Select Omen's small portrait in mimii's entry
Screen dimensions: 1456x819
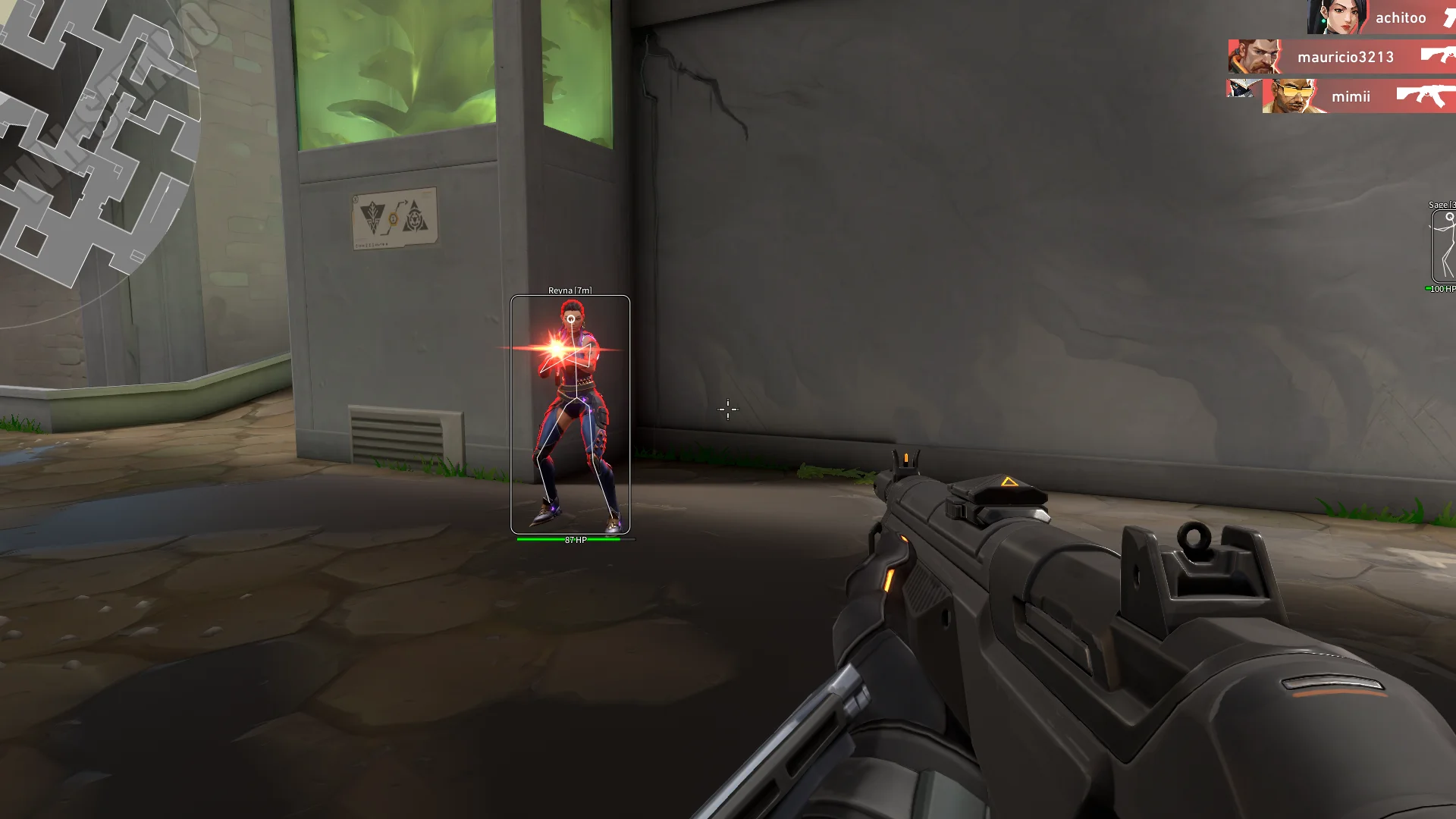(1241, 89)
